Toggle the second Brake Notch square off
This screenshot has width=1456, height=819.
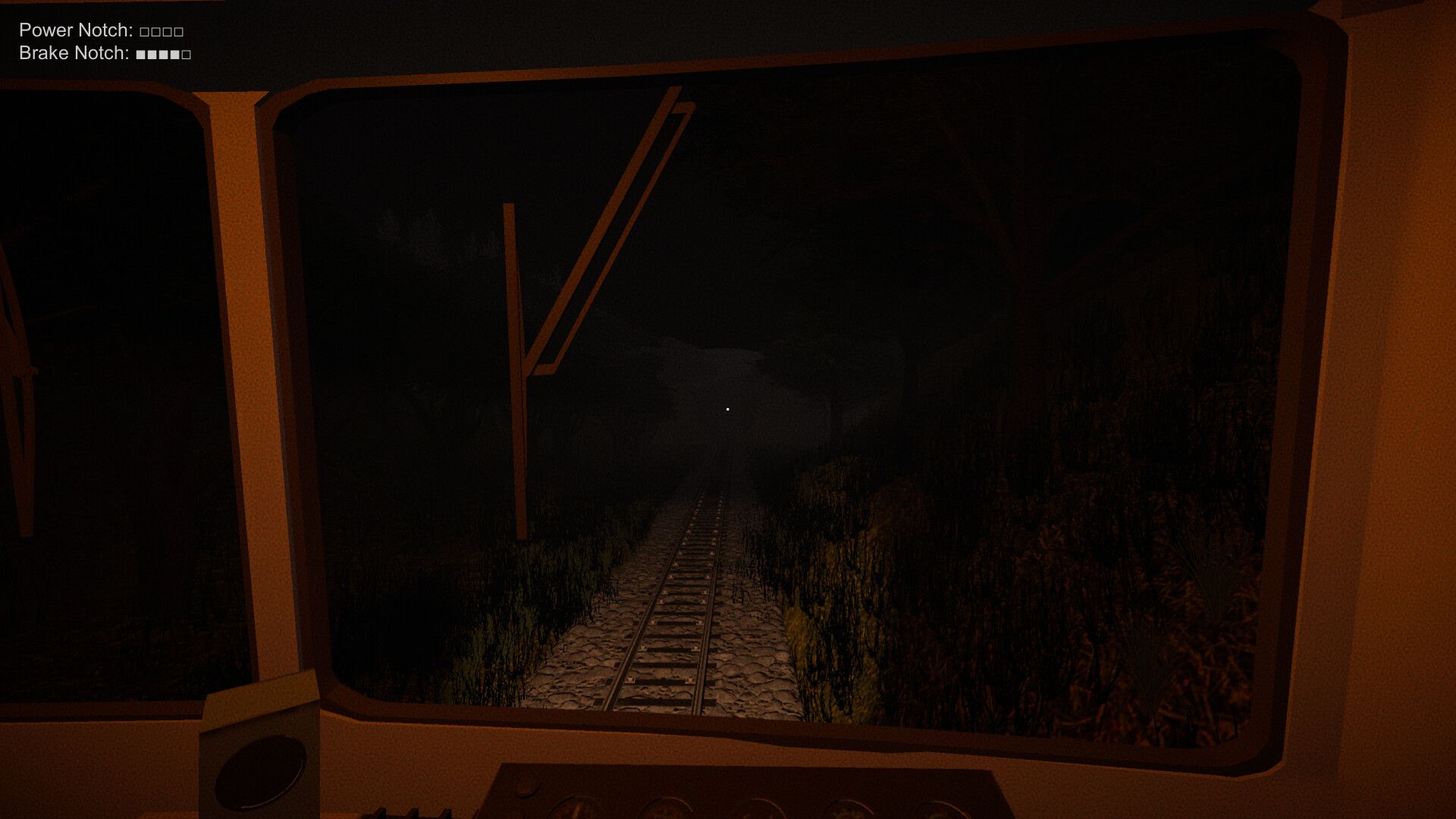(x=152, y=54)
